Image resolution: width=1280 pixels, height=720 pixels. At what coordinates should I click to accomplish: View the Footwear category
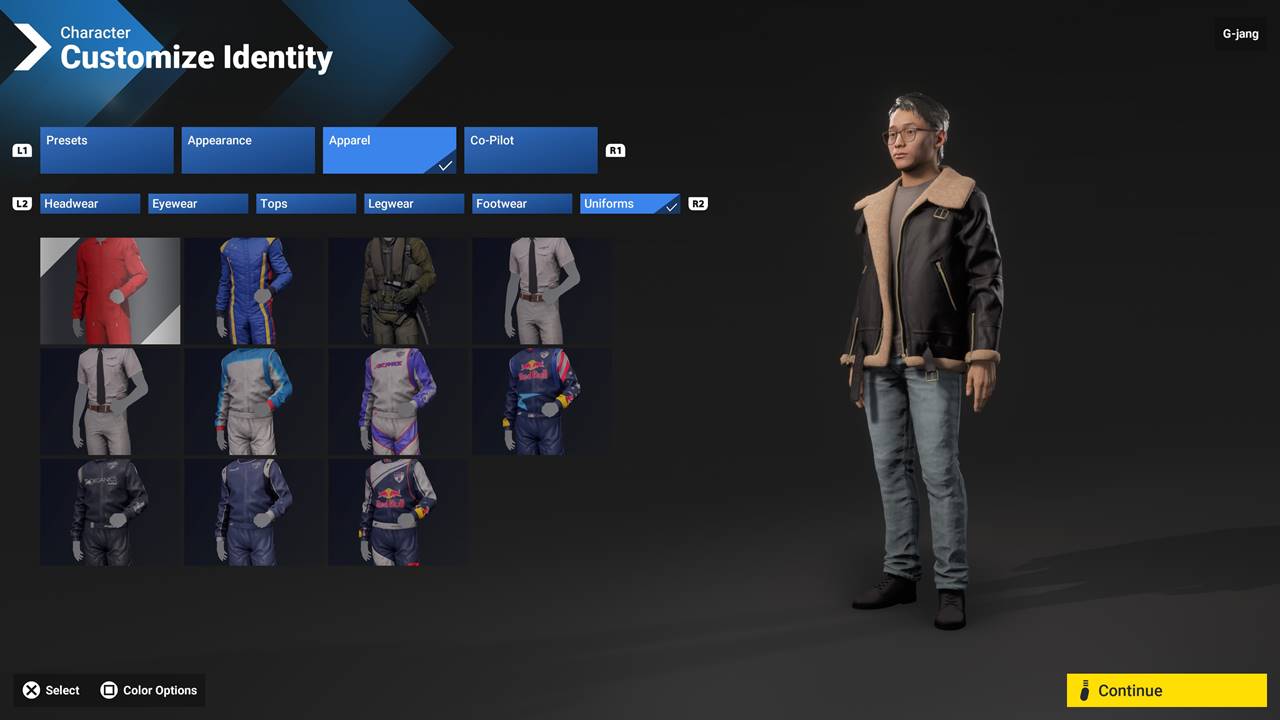pos(522,204)
